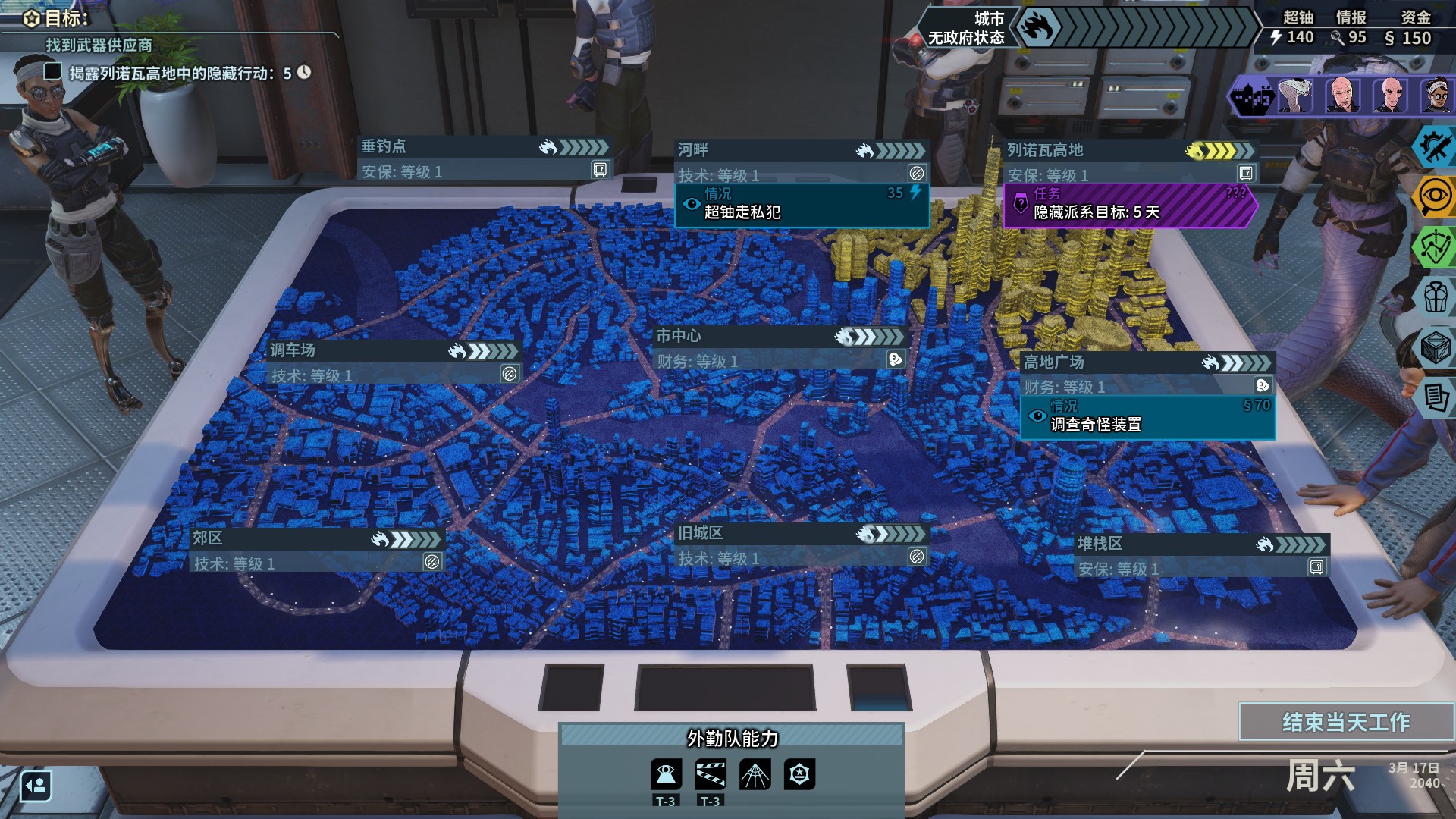Select the 超铀走私犯 situation in 河畔
This screenshot has height=819, width=1456.
pos(802,206)
